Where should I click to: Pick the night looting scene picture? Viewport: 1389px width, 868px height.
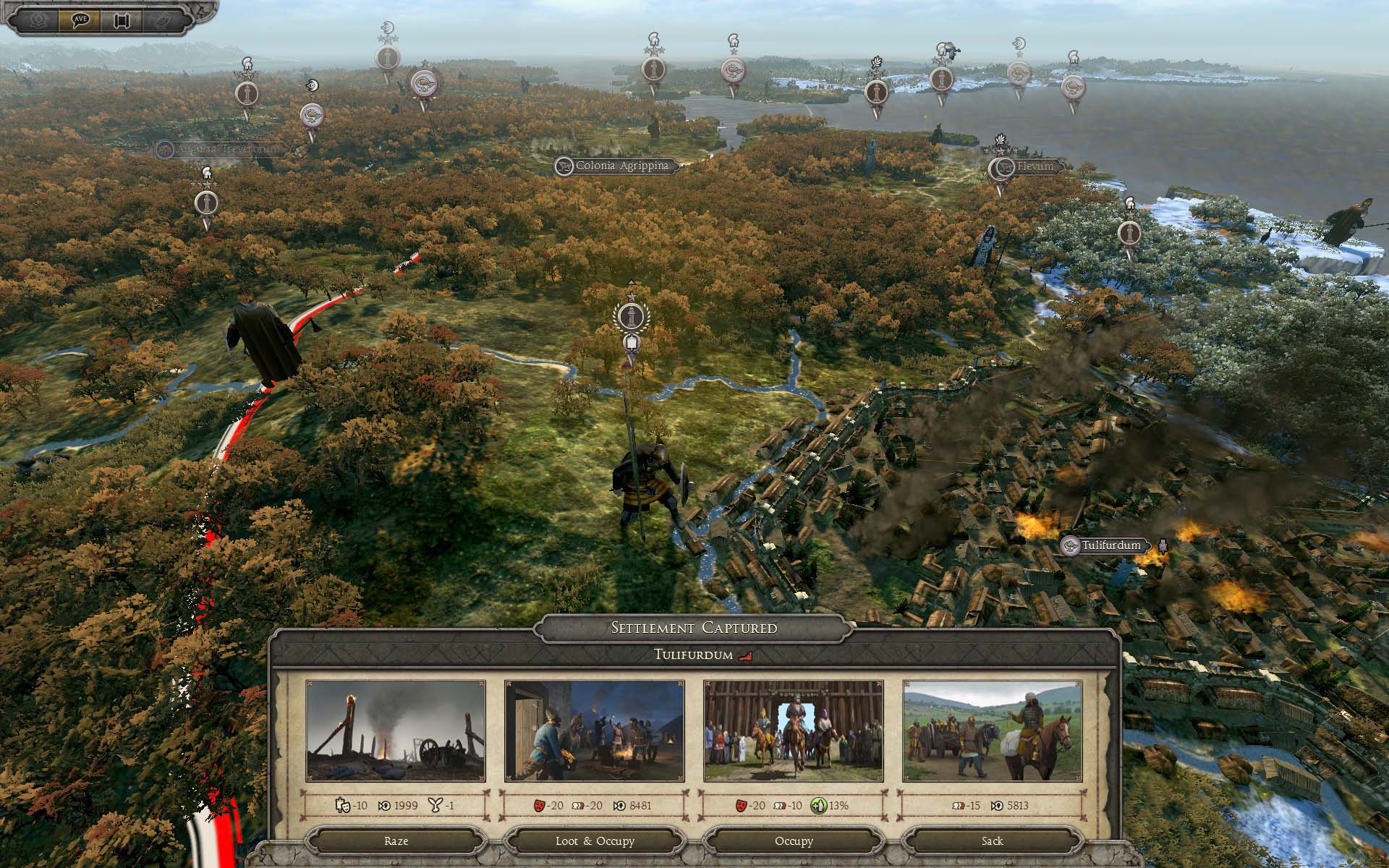[x=595, y=731]
